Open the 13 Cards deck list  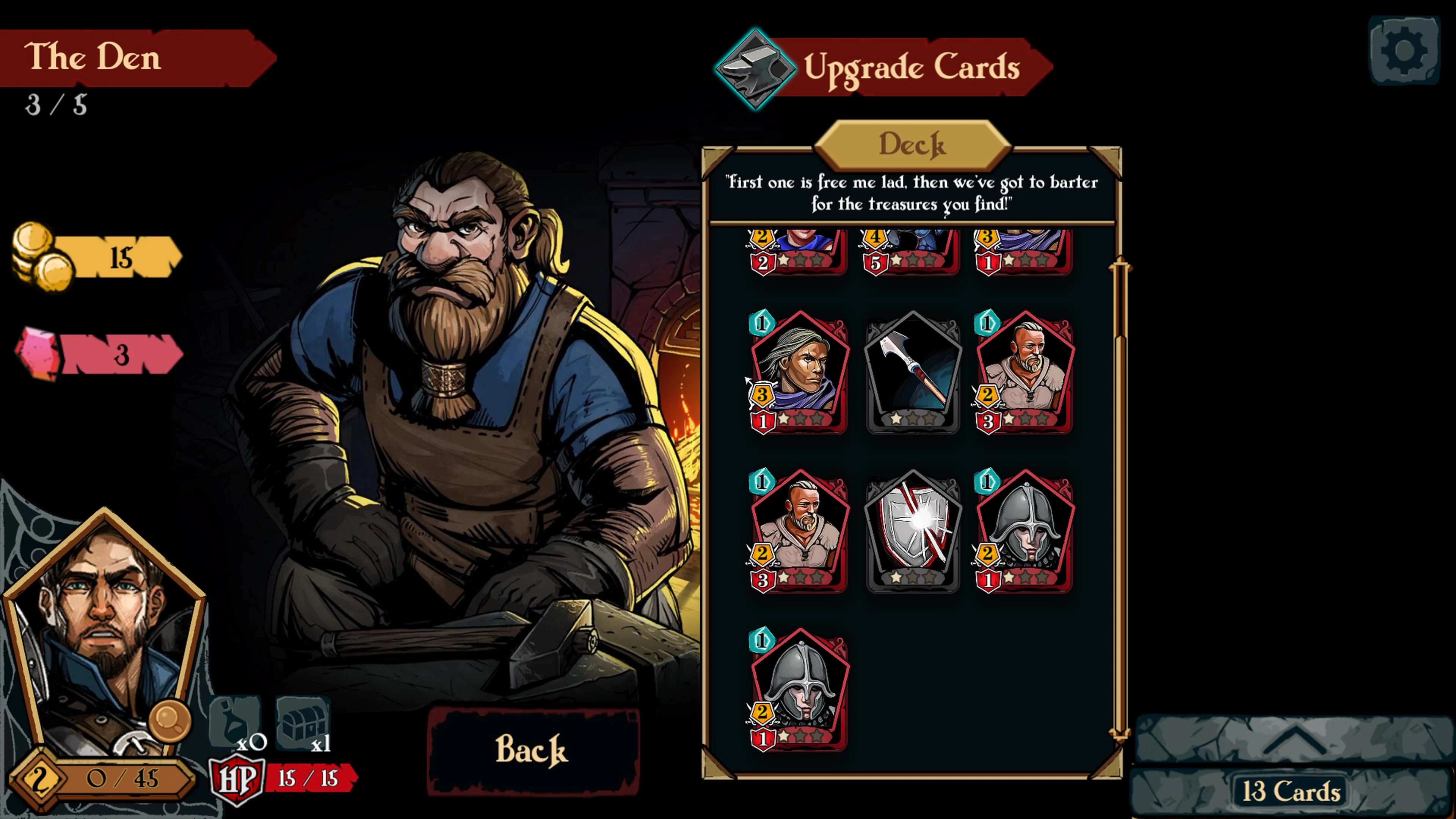coord(1291,791)
